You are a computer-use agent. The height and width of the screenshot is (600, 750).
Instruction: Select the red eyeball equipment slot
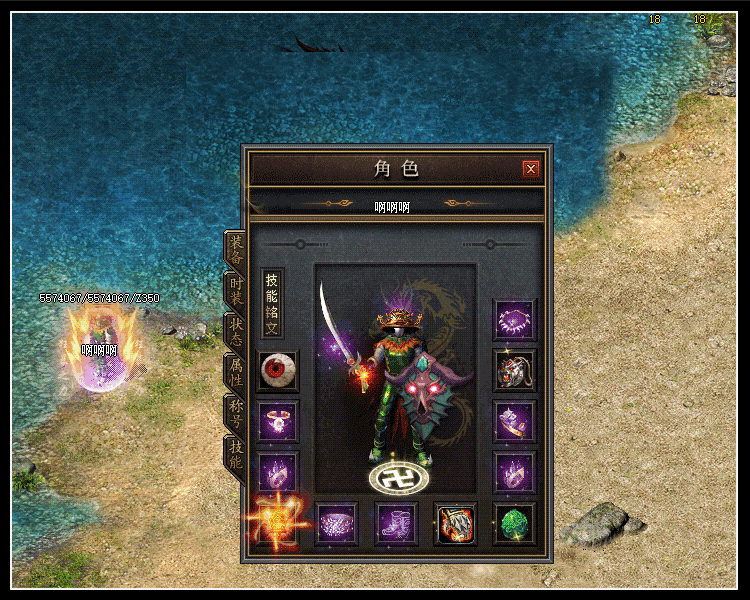pyautogui.click(x=277, y=371)
